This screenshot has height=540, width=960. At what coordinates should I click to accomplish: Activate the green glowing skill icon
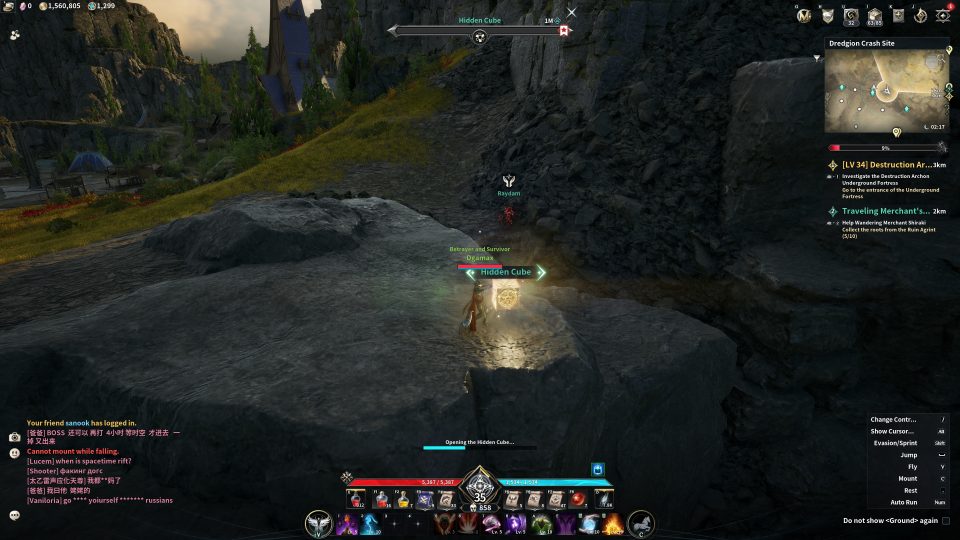tap(542, 523)
